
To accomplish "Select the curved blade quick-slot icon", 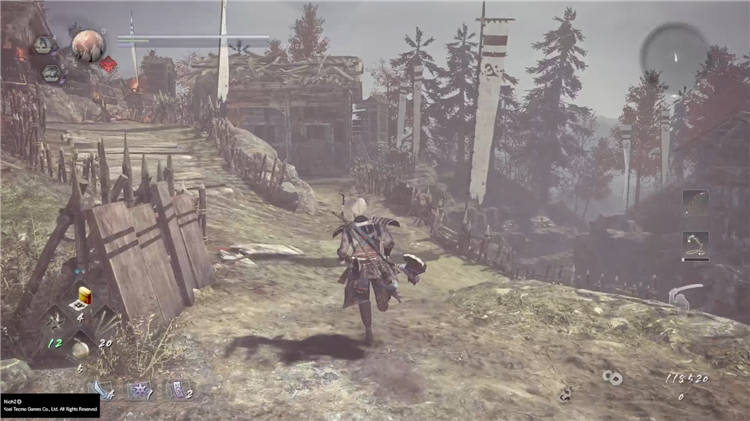I will [103, 390].
